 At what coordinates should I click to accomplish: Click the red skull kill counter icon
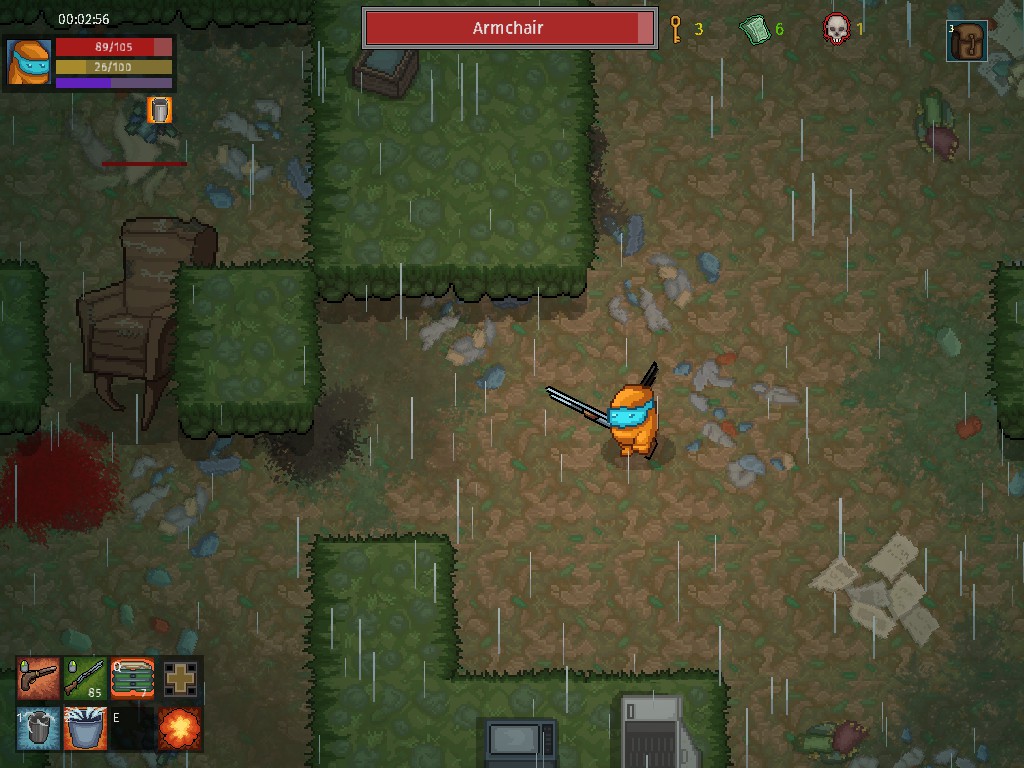click(836, 28)
